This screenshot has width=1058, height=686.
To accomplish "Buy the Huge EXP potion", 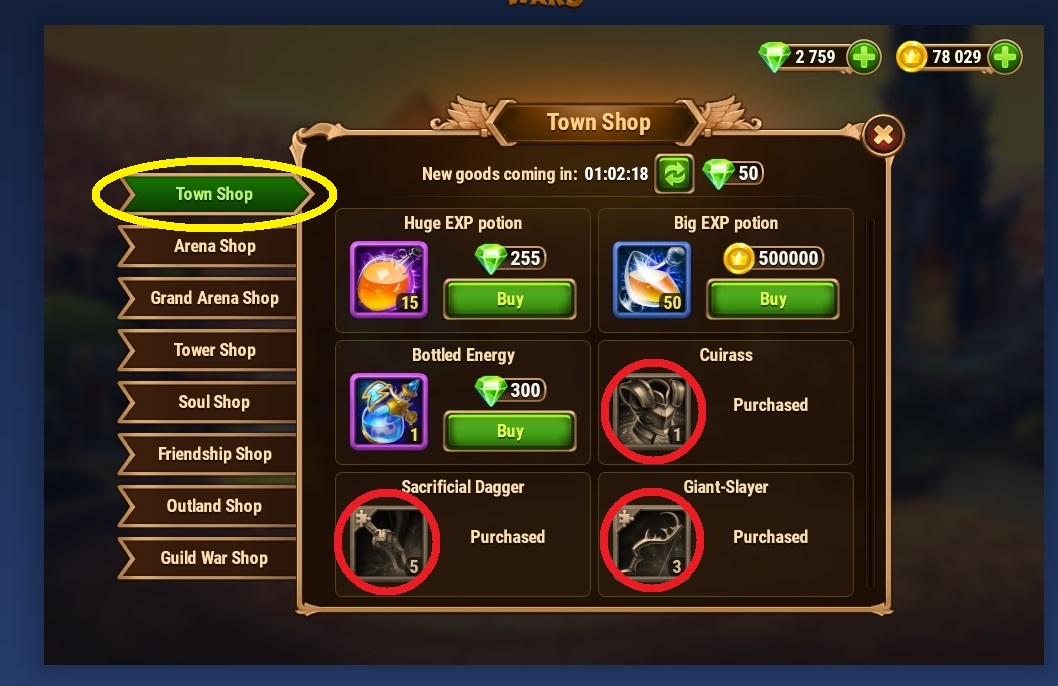I will (510, 299).
